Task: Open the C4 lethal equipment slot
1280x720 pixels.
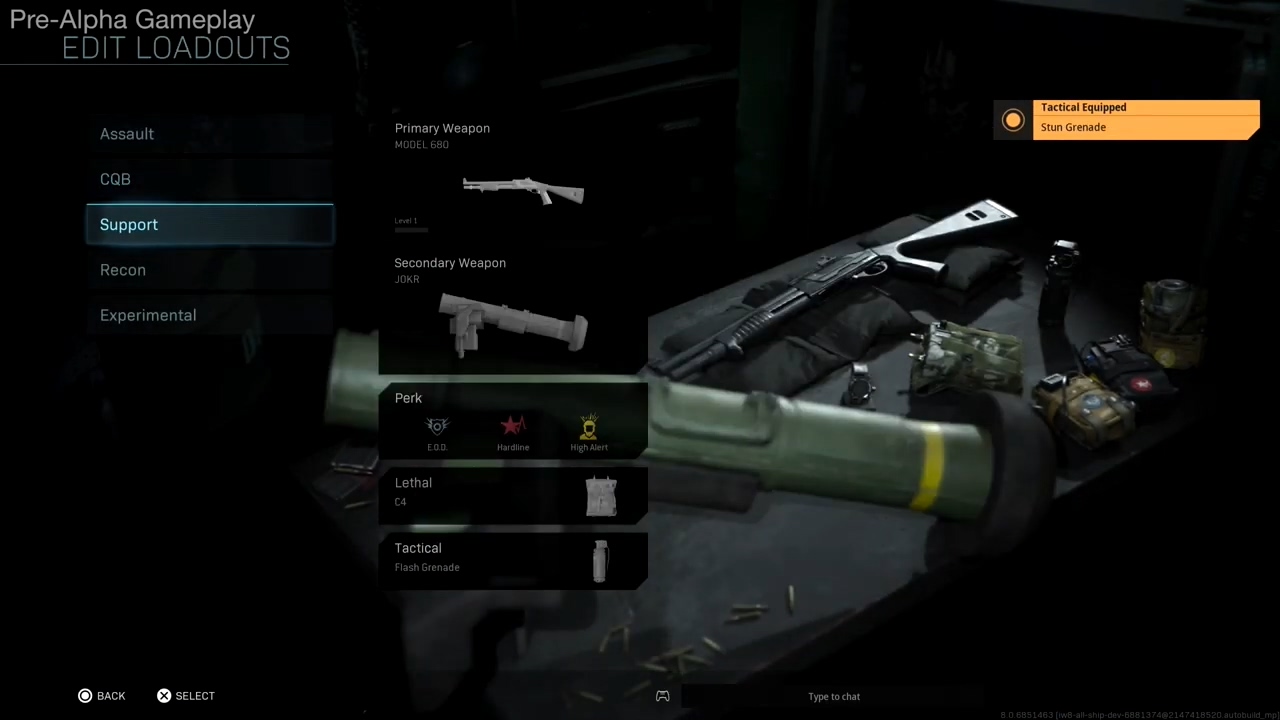Action: tap(513, 494)
